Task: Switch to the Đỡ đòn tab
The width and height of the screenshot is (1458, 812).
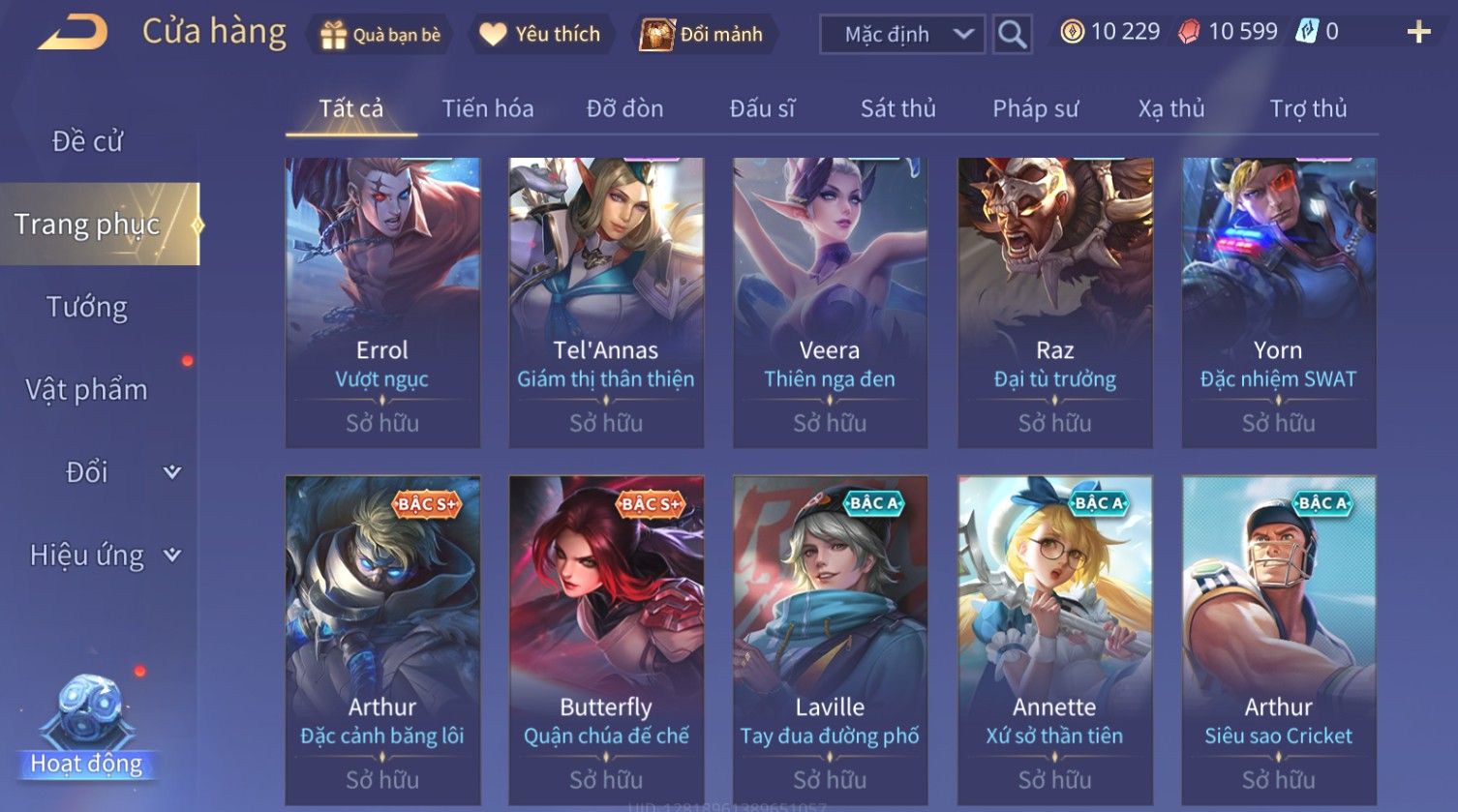Action: click(x=624, y=108)
